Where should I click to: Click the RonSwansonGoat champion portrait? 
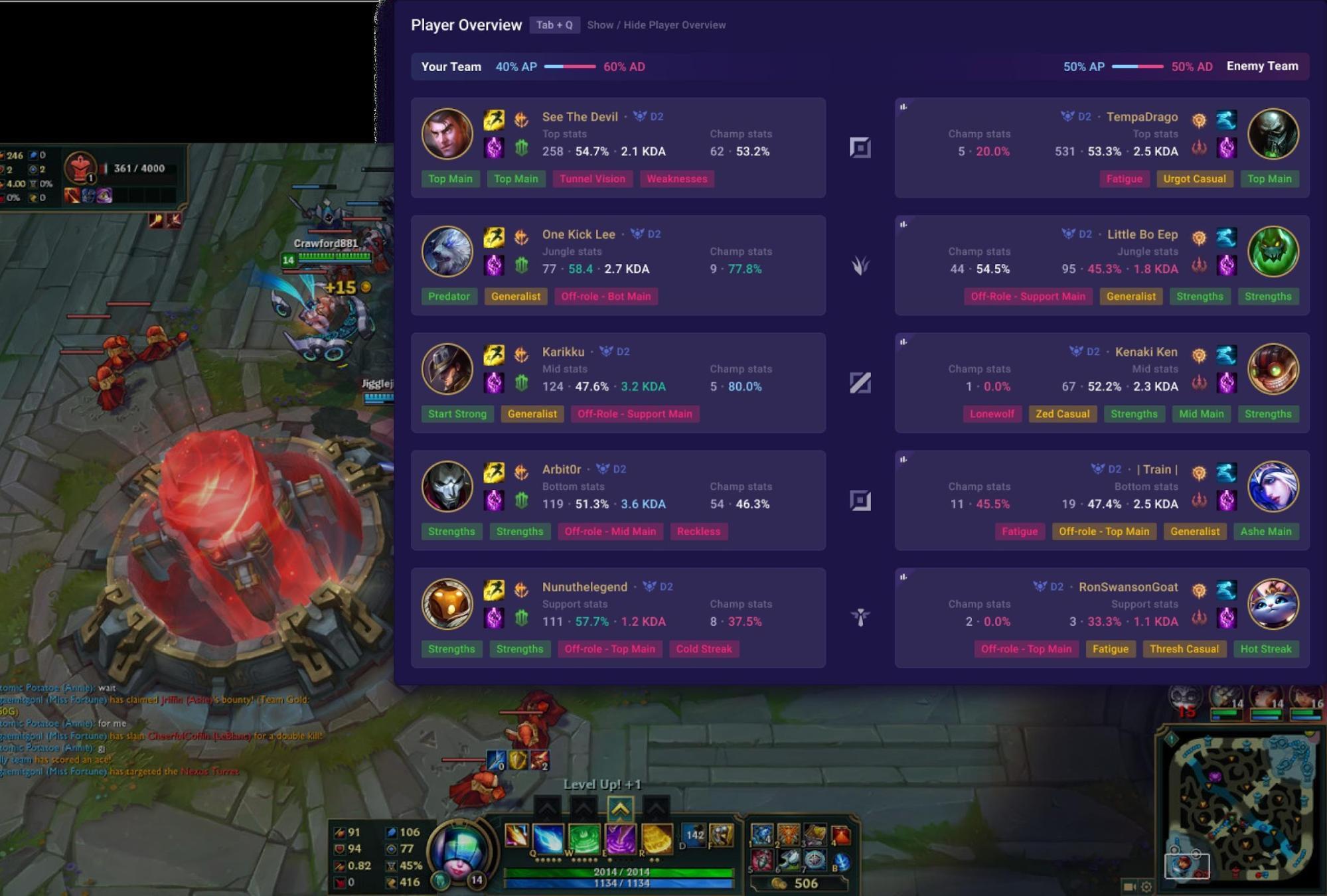click(x=1273, y=604)
